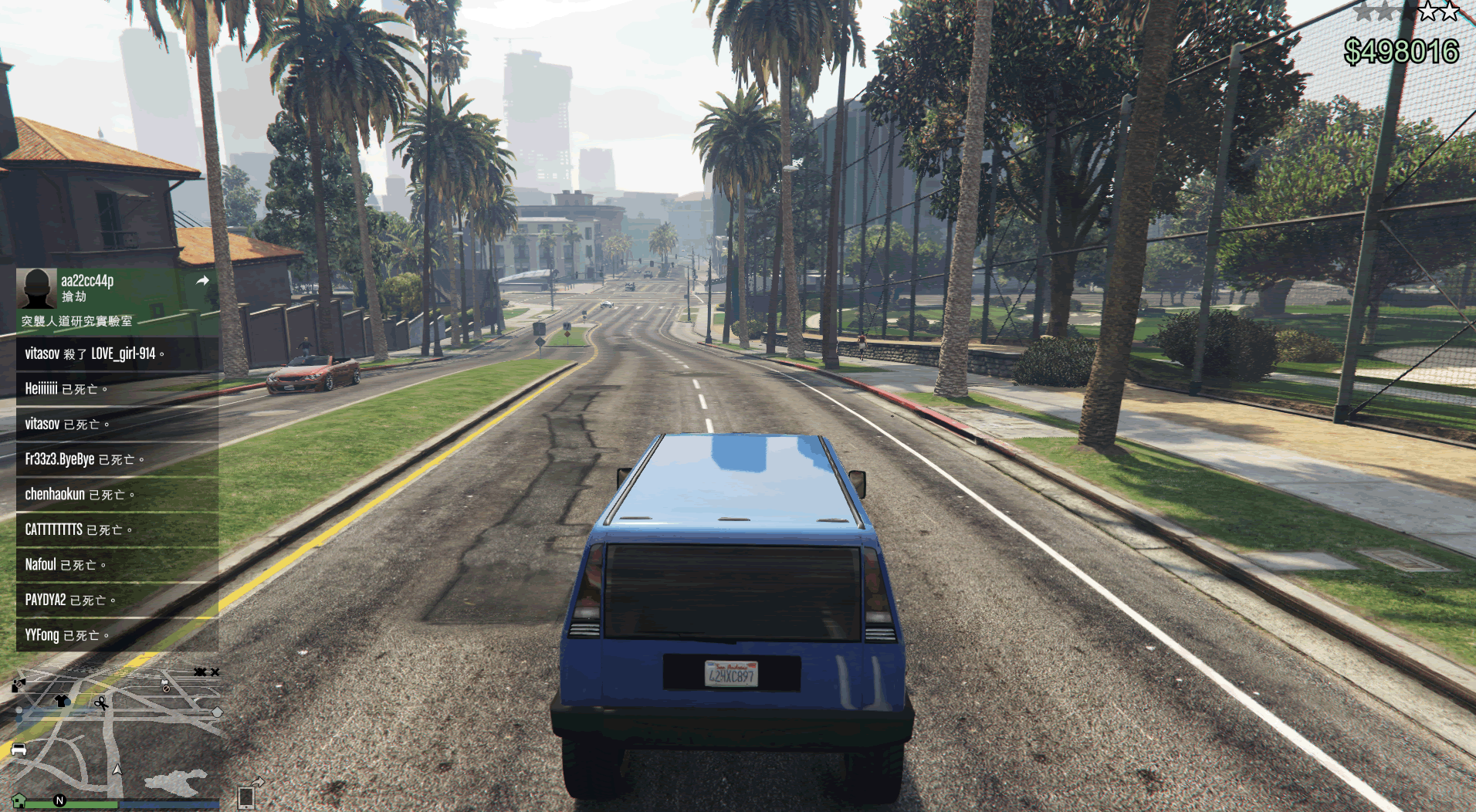This screenshot has height=812, width=1476.
Task: Select the Heiiiiiii death notification
Action: click(x=117, y=389)
